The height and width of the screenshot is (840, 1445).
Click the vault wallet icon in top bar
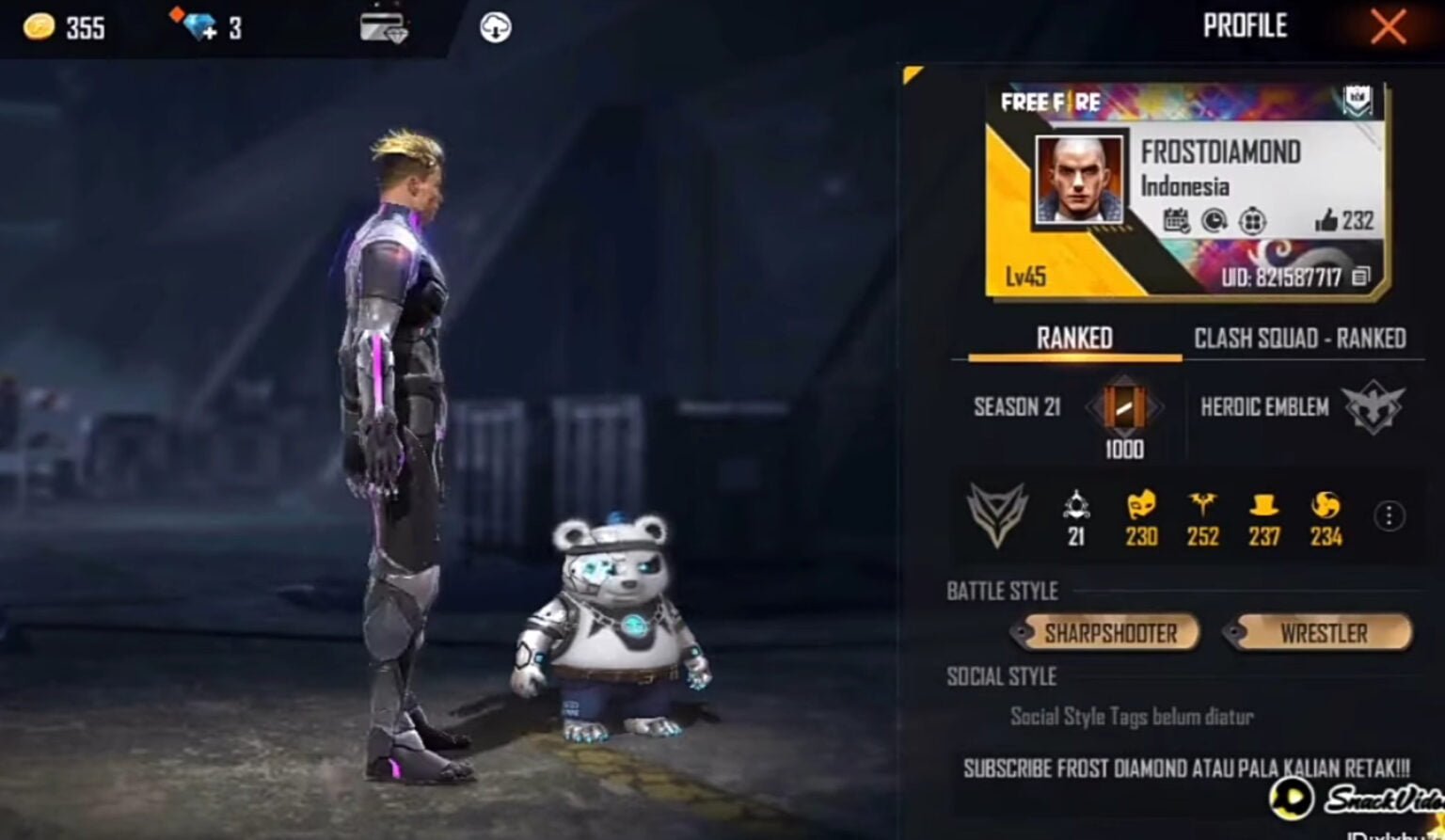(385, 25)
